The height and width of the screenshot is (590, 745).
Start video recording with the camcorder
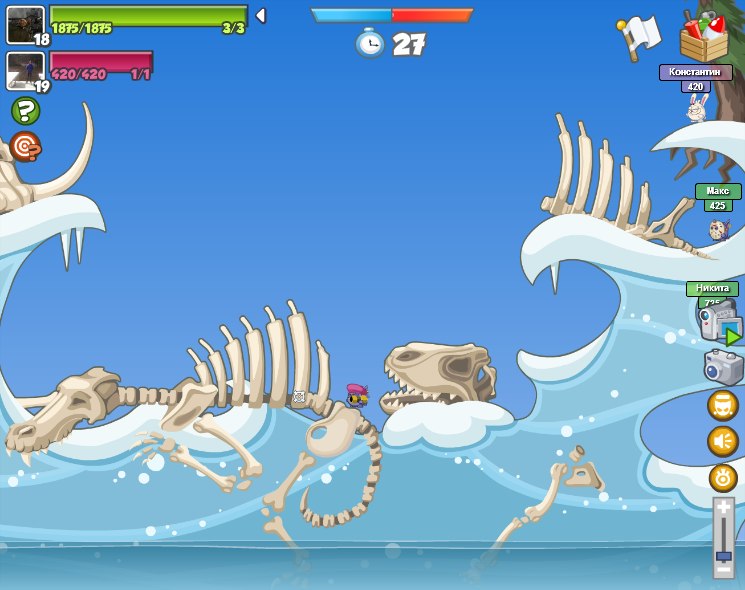pos(717,322)
